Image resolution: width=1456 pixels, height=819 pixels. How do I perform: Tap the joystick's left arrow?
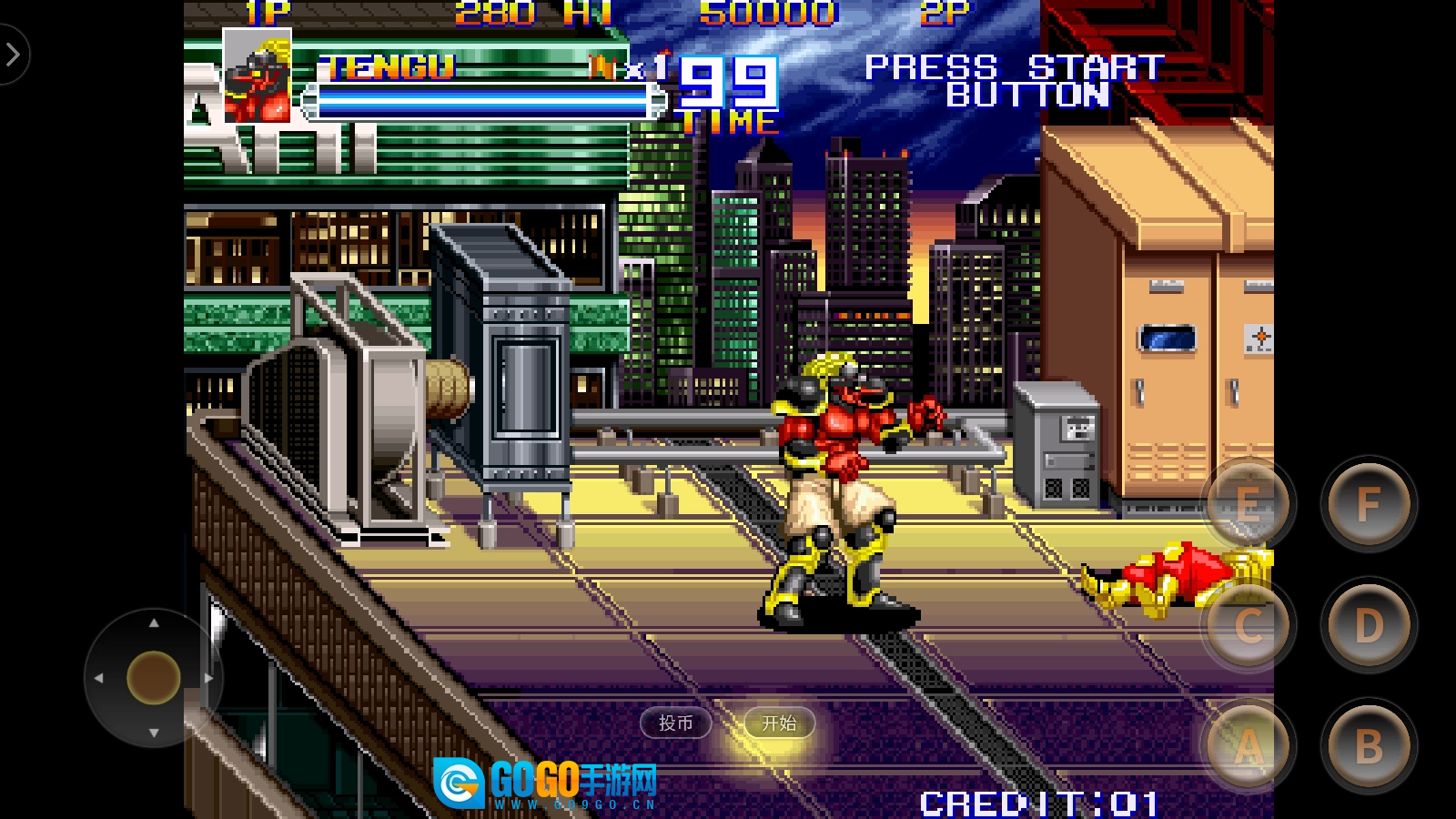click(99, 678)
